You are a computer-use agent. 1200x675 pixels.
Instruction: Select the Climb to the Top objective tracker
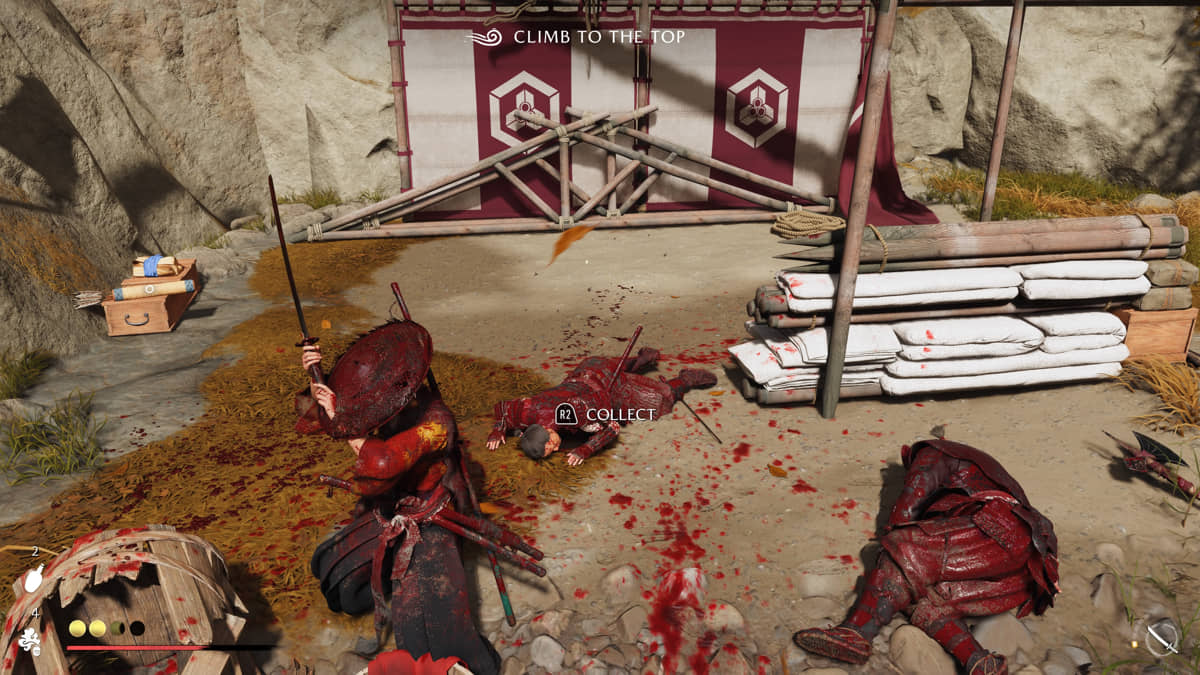click(x=578, y=37)
